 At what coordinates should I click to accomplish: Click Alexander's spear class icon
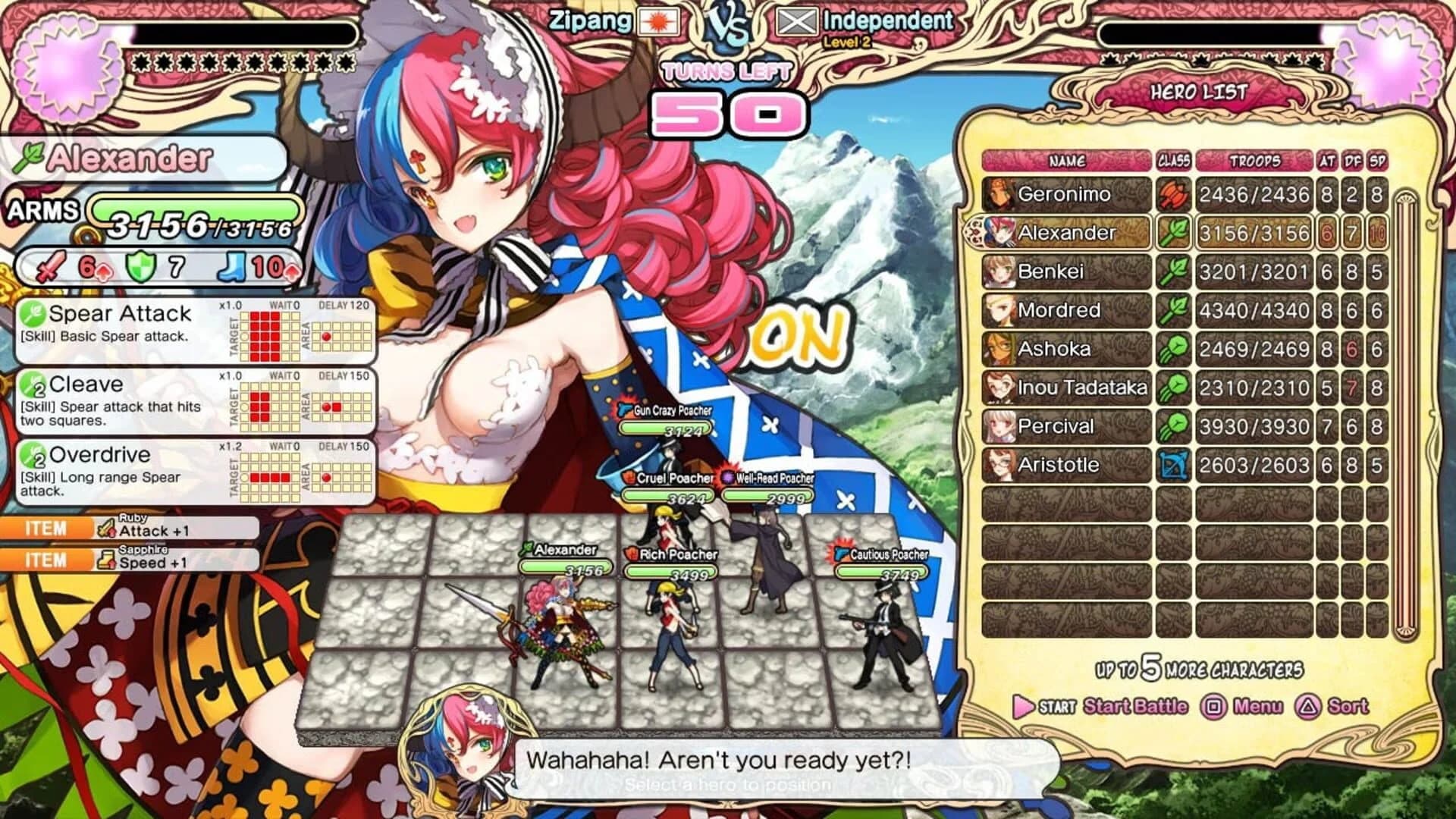[x=1175, y=233]
